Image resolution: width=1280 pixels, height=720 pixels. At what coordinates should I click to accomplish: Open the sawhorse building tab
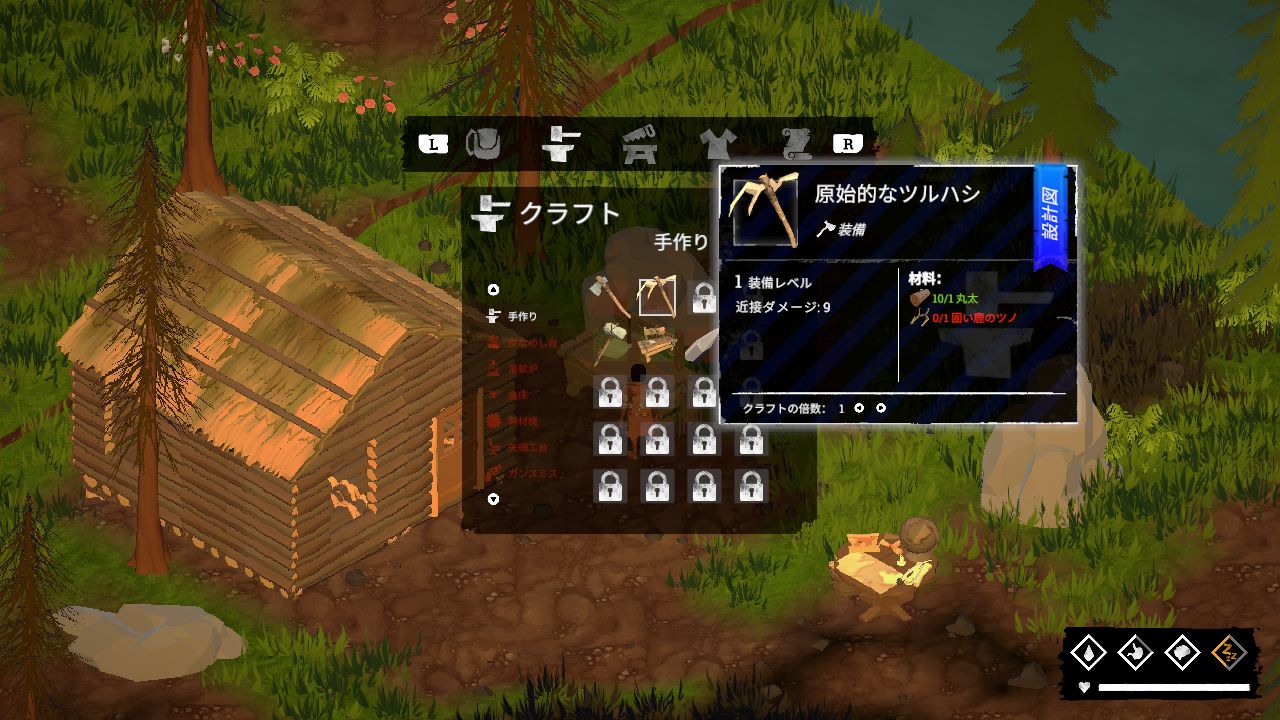pos(639,145)
